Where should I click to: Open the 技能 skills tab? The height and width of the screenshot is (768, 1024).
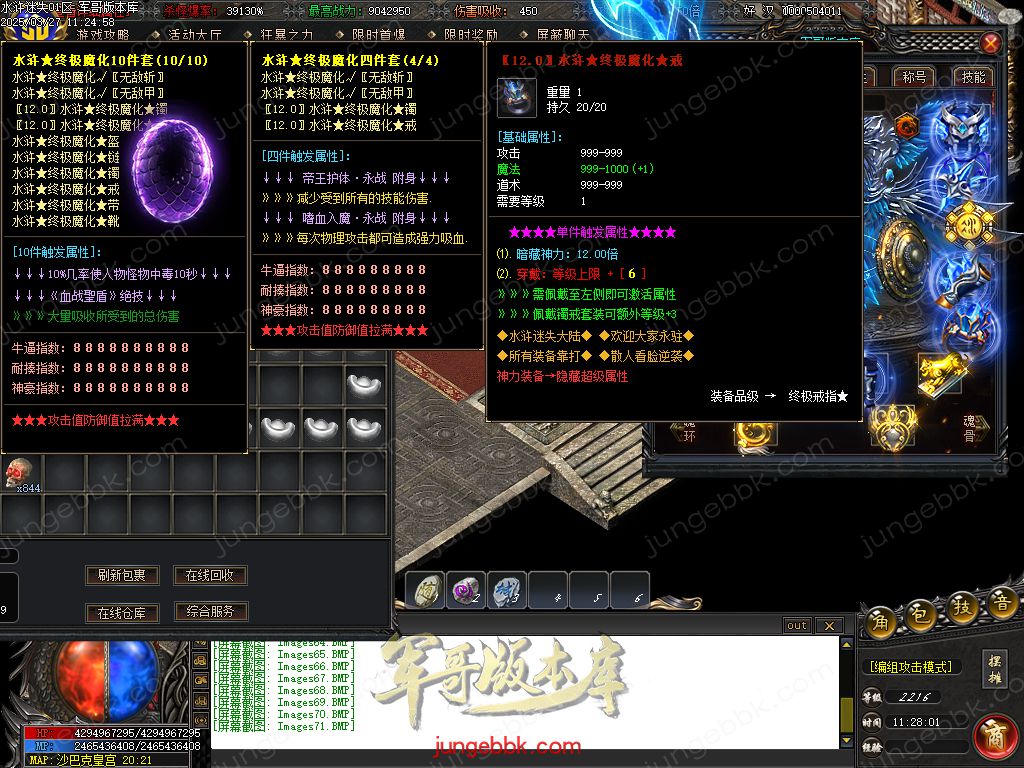coord(973,77)
